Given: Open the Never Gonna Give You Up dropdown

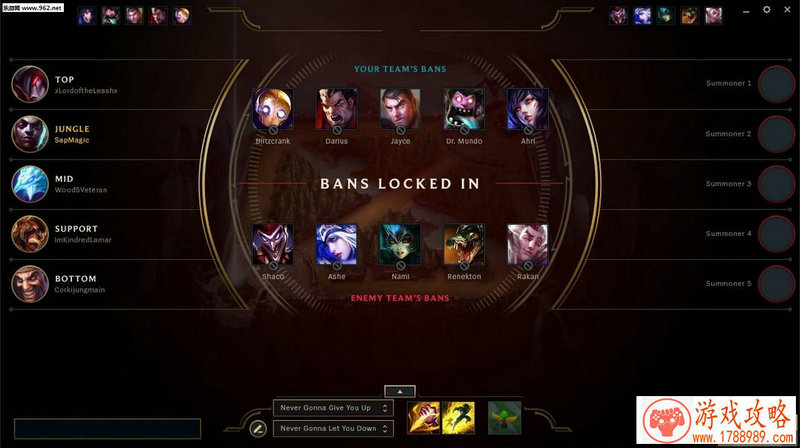Looking at the screenshot, I should pyautogui.click(x=333, y=408).
